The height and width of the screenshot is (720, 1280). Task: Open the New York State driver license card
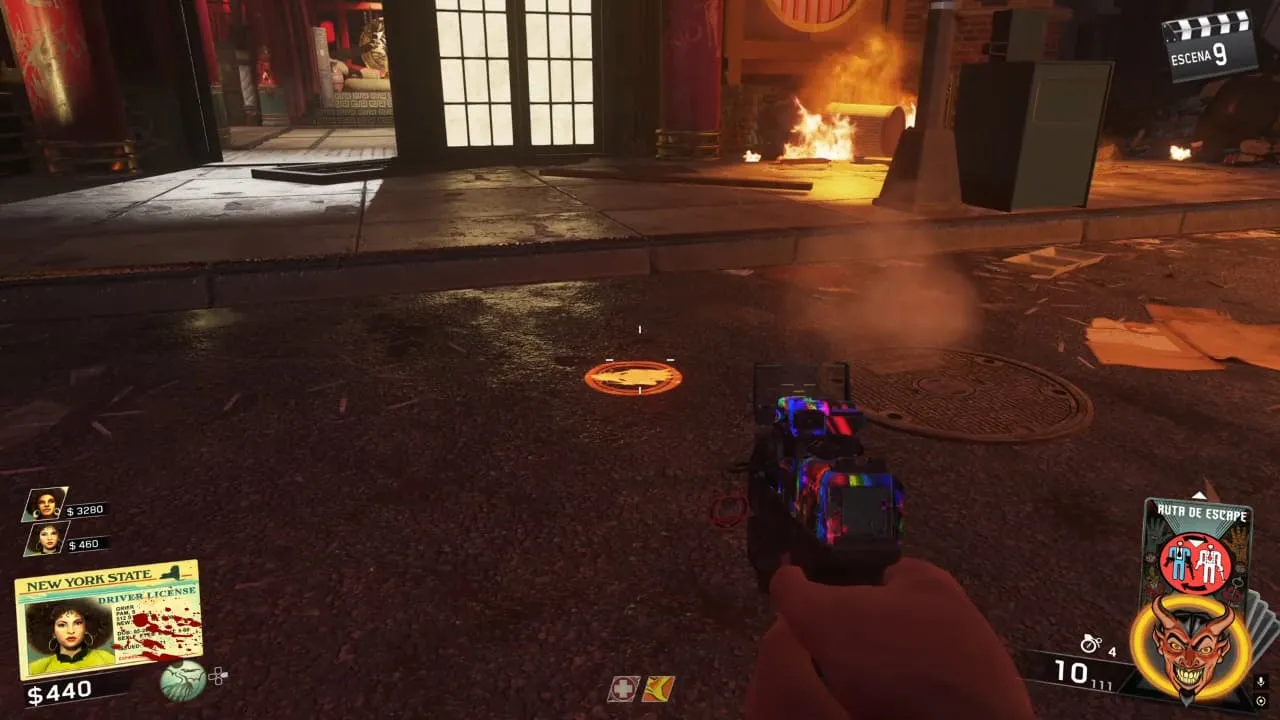pyautogui.click(x=108, y=620)
